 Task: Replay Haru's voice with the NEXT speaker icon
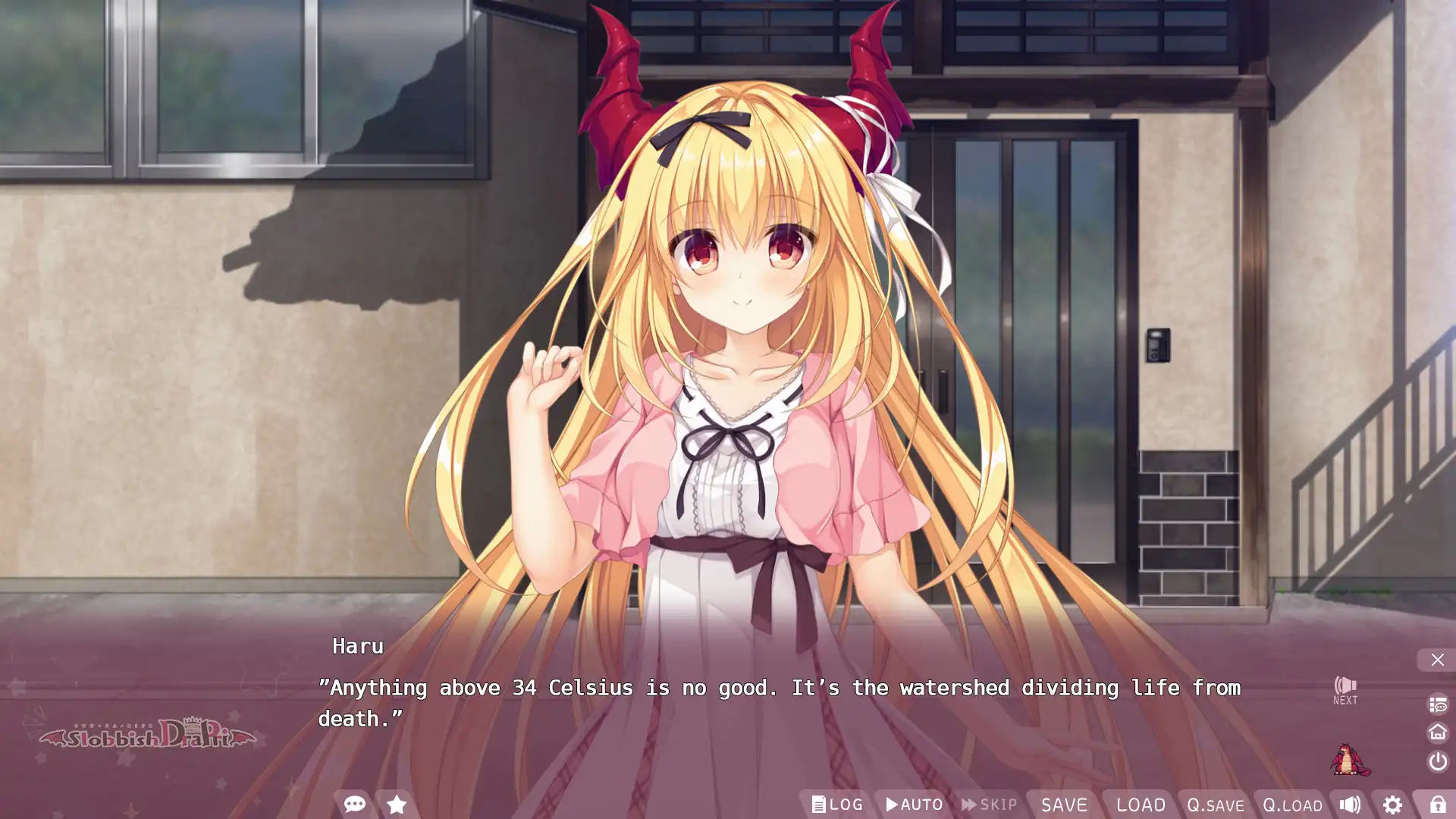pos(1345,689)
